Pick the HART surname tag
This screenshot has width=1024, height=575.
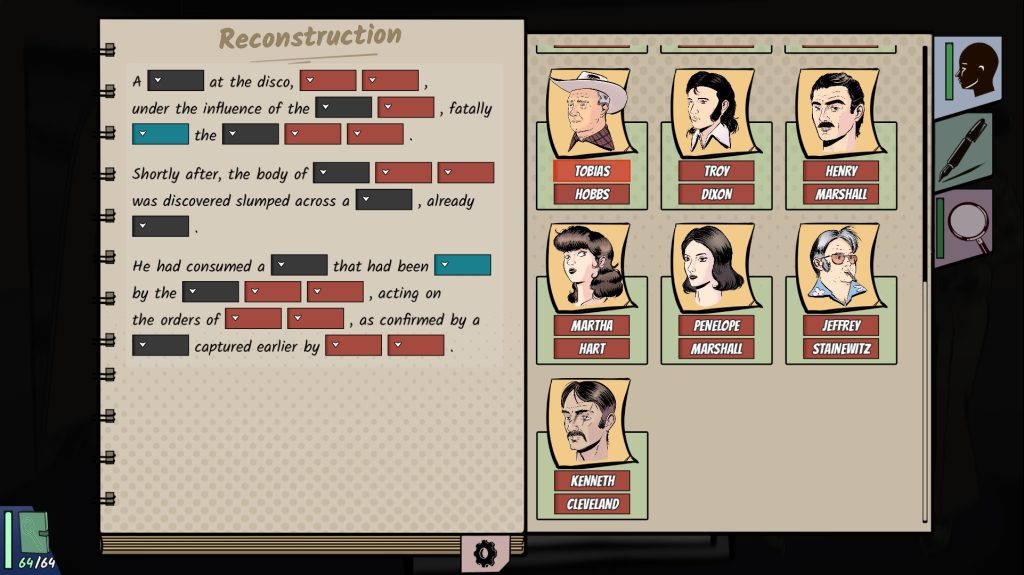[592, 348]
